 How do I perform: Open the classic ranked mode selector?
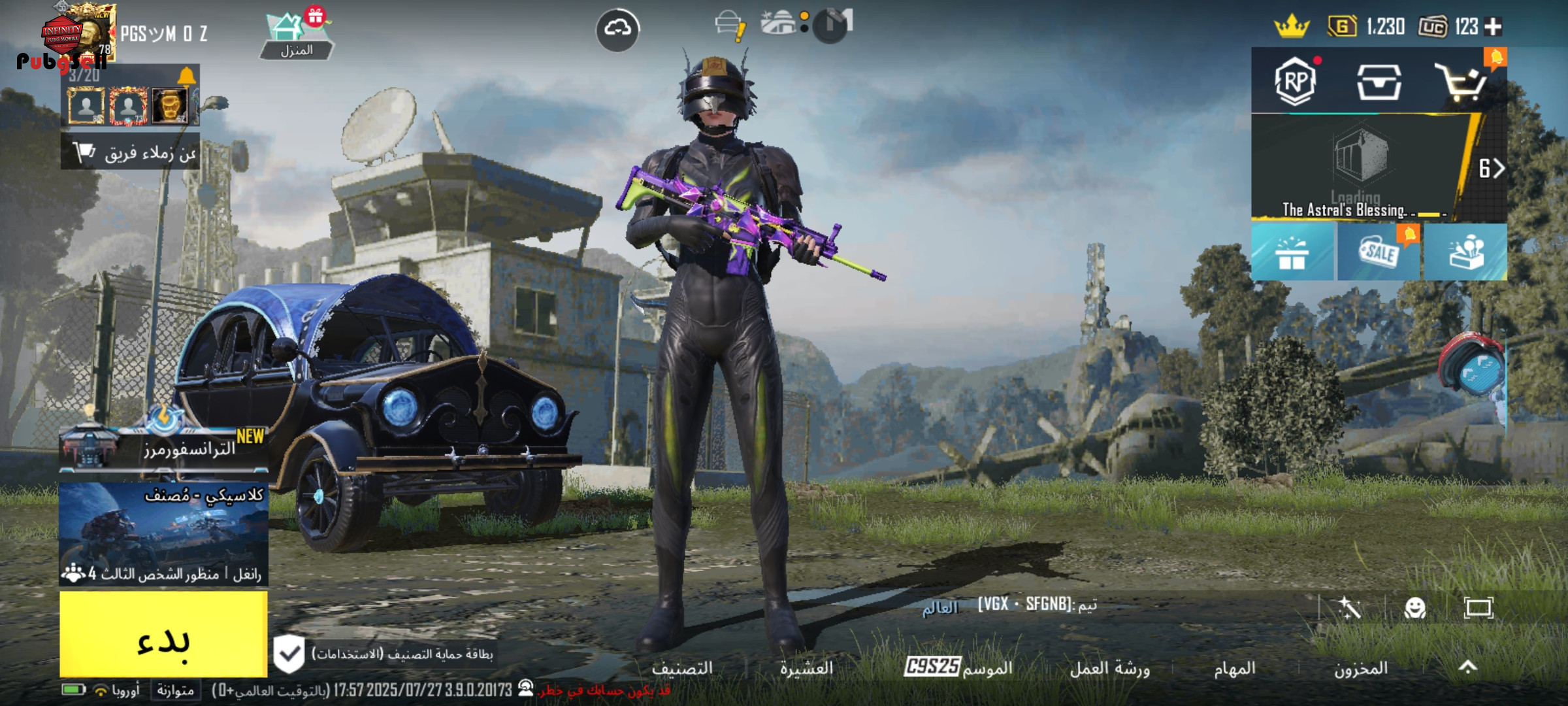[163, 533]
